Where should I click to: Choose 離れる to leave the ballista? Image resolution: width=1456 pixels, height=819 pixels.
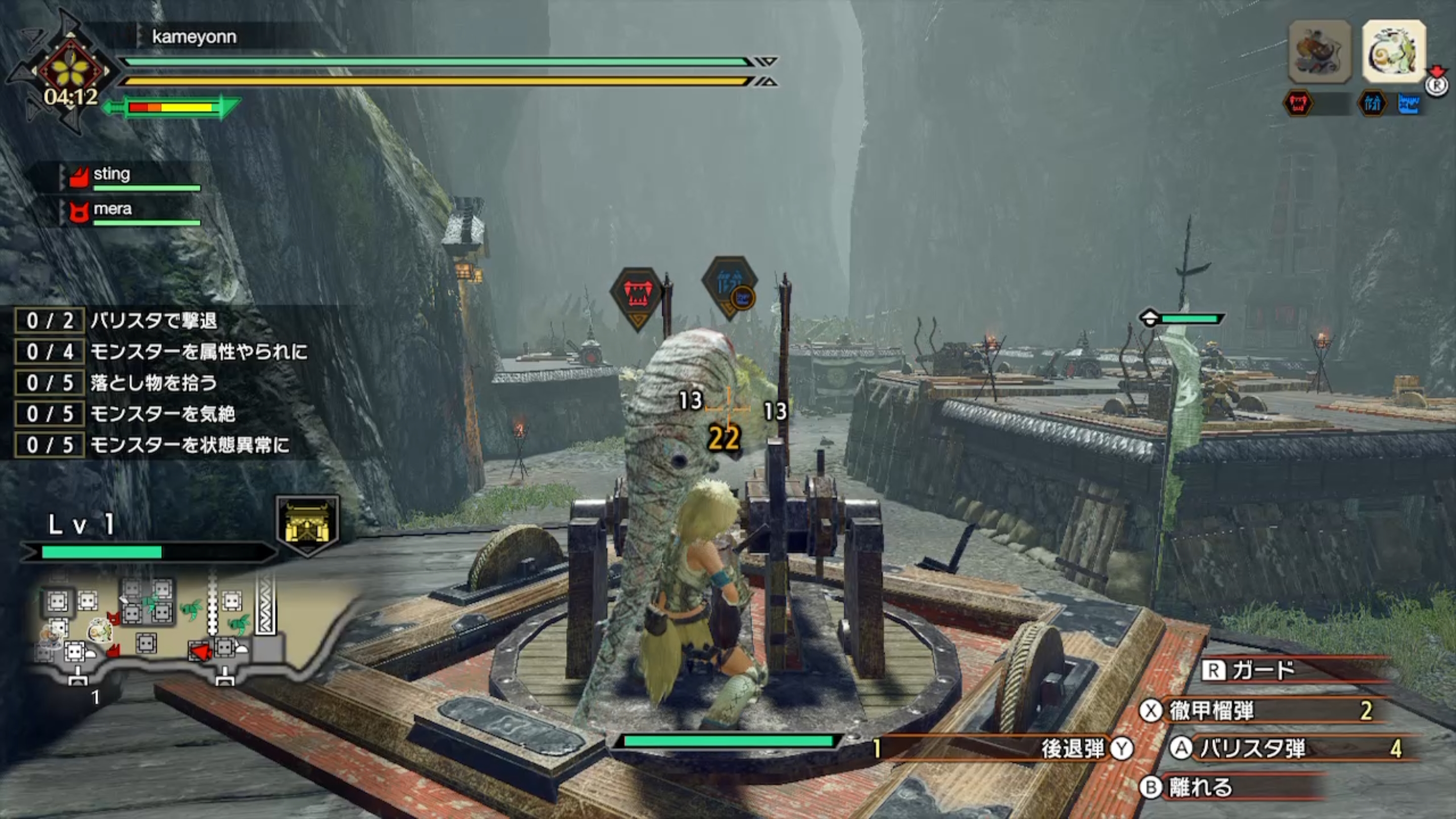[1198, 787]
